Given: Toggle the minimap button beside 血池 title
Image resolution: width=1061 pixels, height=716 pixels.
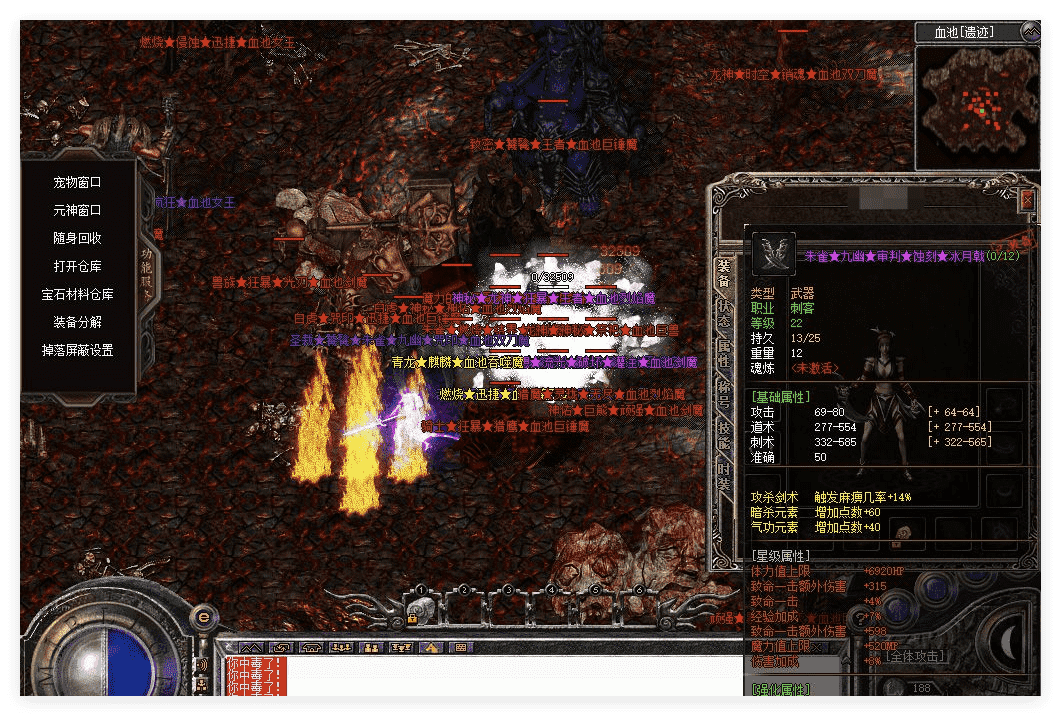Looking at the screenshot, I should coord(1029,32).
